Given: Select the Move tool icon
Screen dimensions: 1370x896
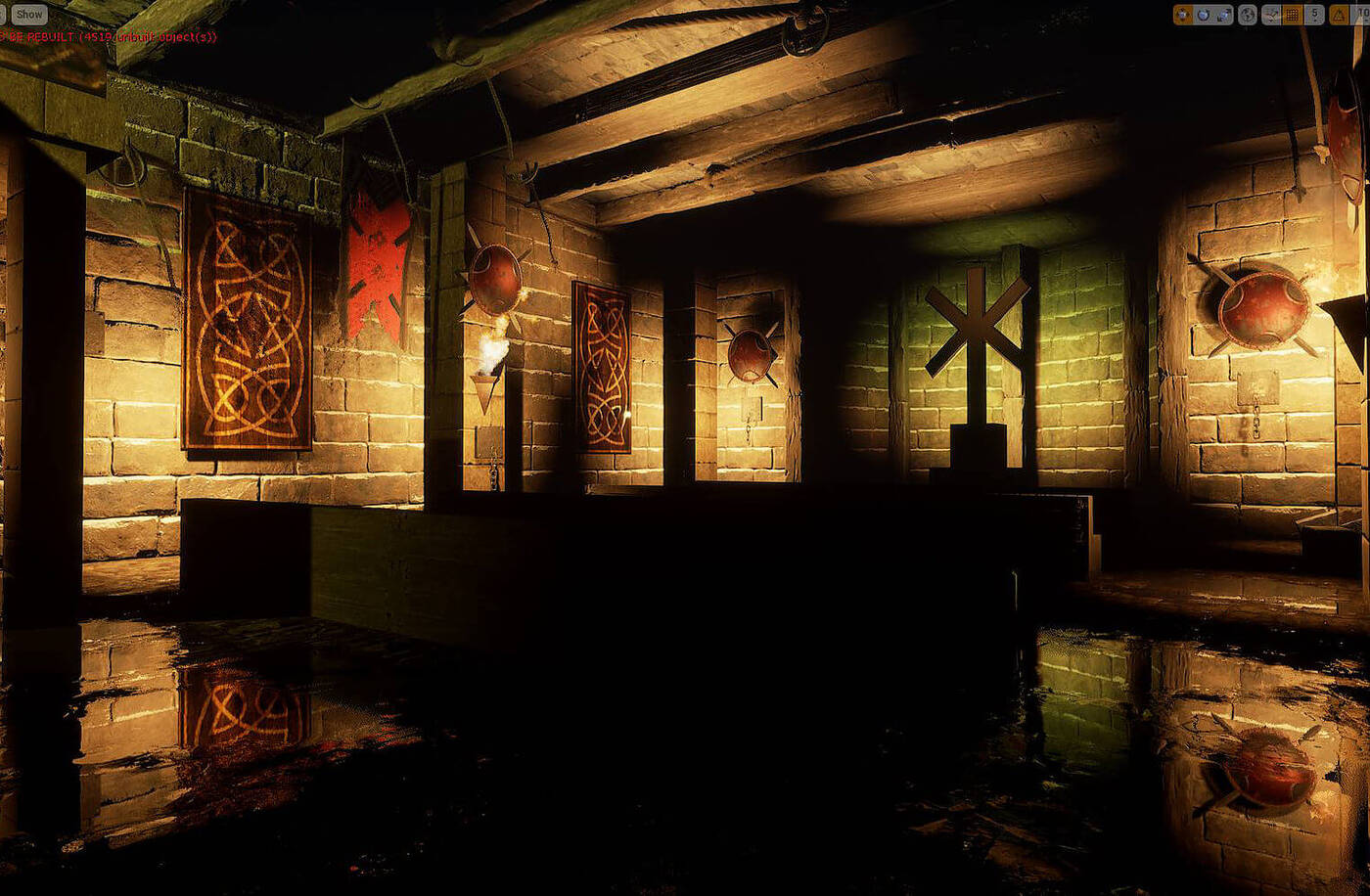Looking at the screenshot, I should [1182, 14].
